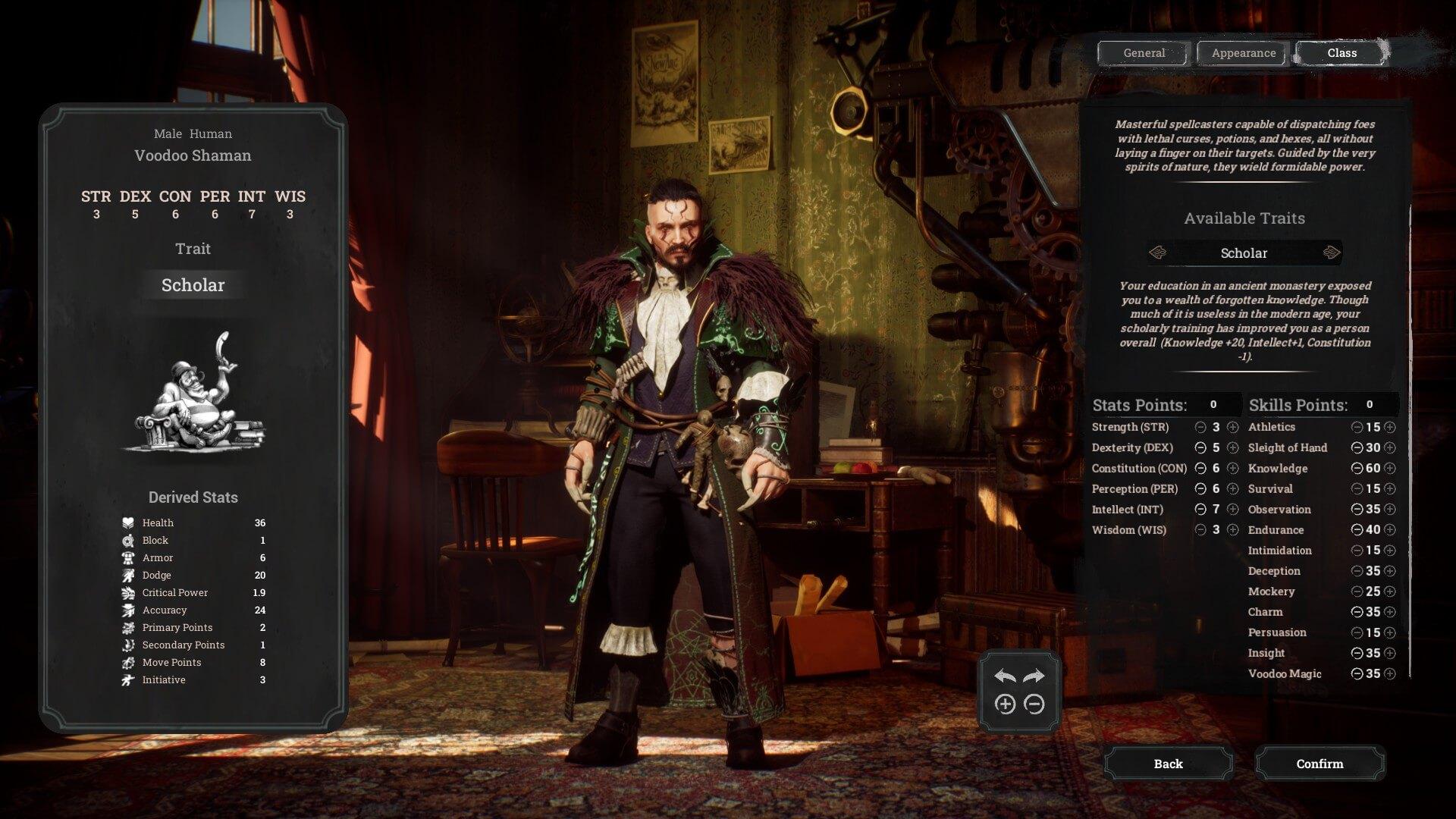Confirm the character class

coord(1319,764)
